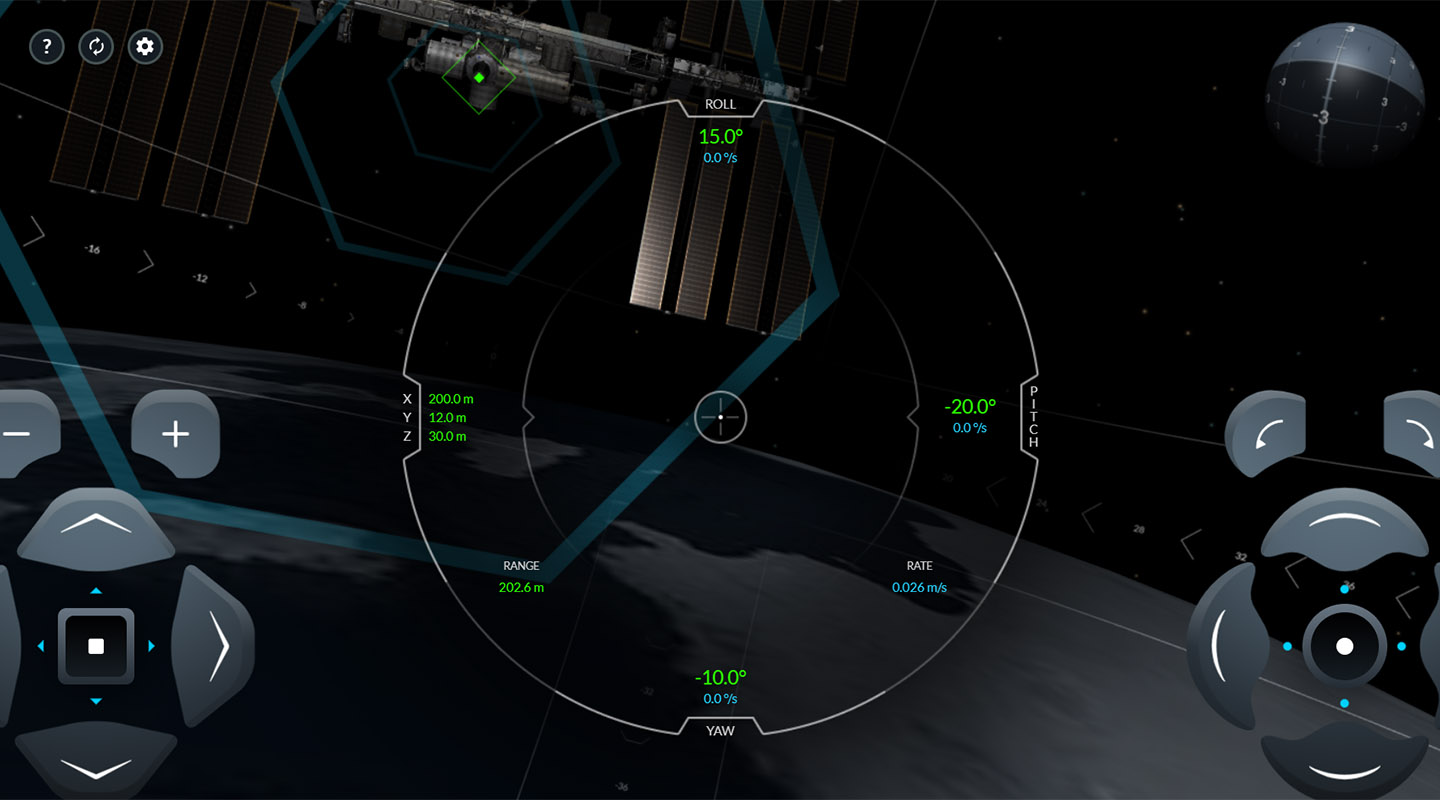Image resolution: width=1440 pixels, height=800 pixels.
Task: Engage the center dot rotation stop control
Action: [1345, 645]
